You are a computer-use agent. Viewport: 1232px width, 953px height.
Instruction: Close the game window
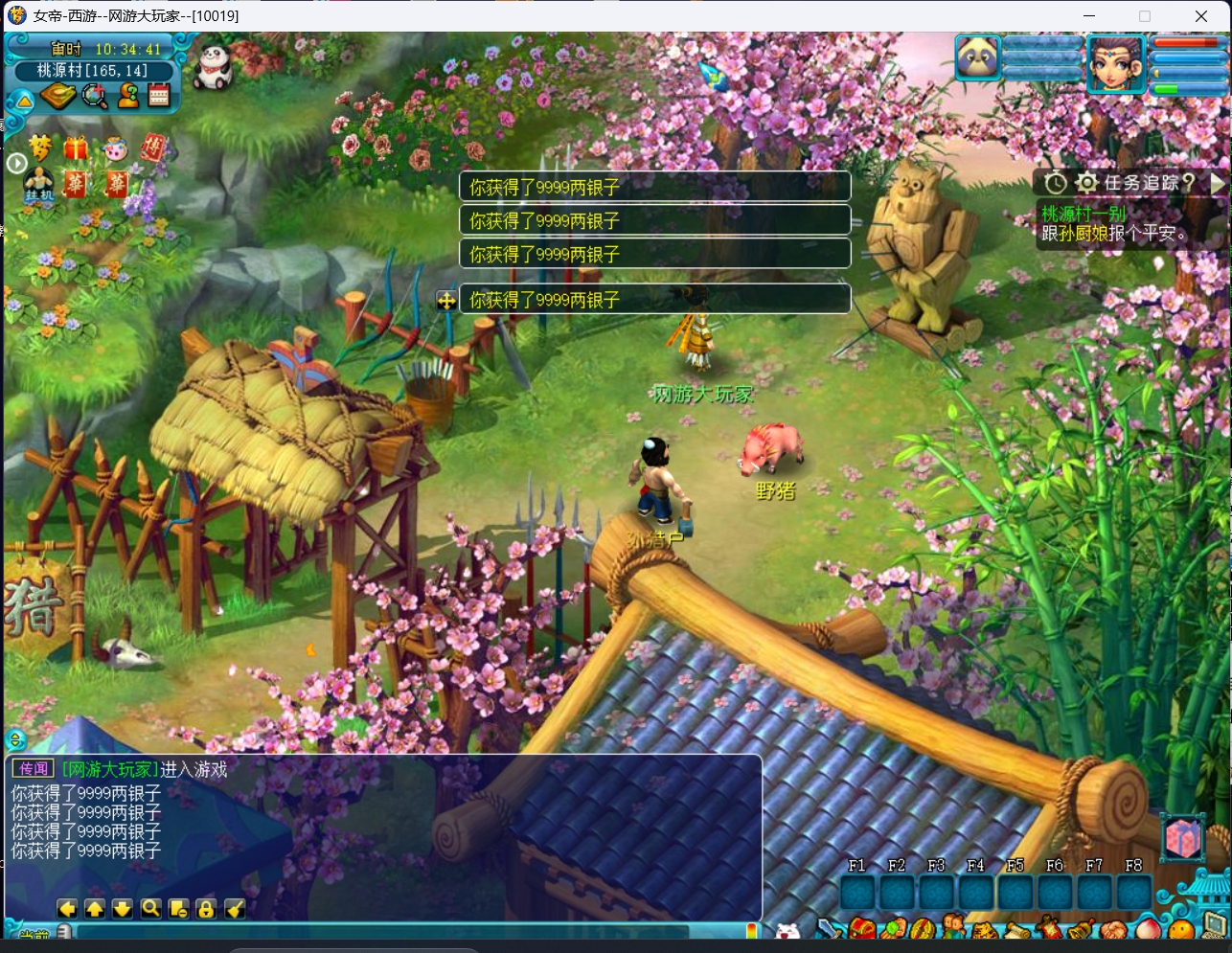[x=1200, y=15]
